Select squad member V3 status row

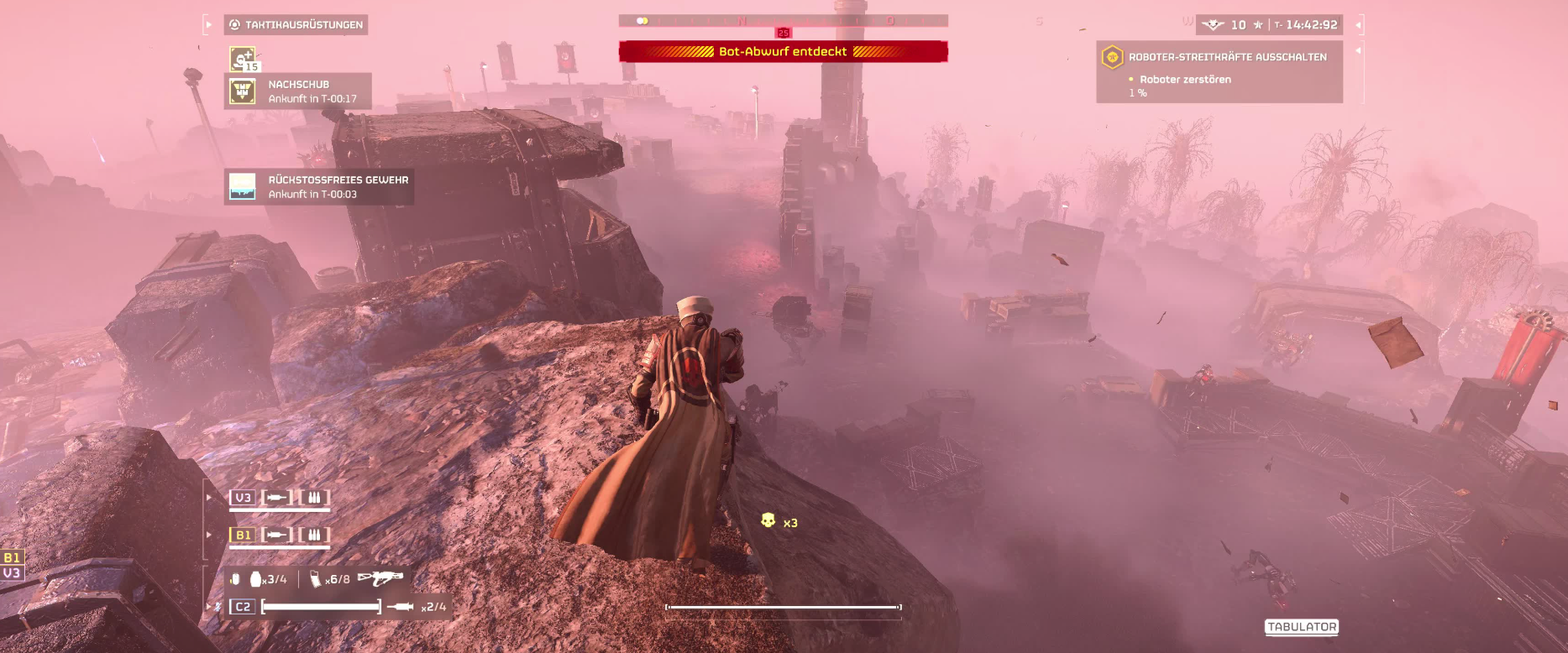pyautogui.click(x=279, y=498)
